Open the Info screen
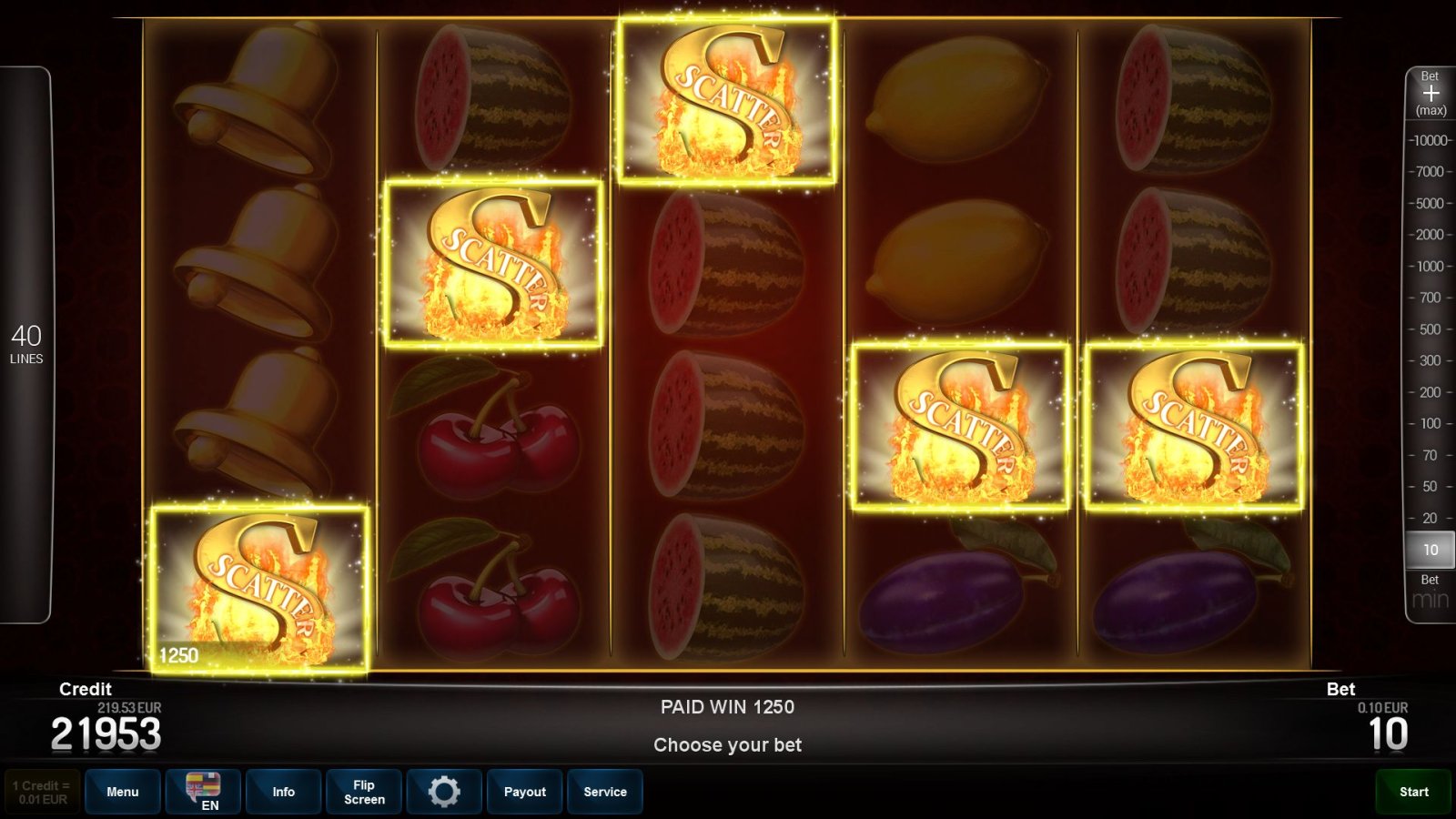The image size is (1456, 819). click(283, 791)
